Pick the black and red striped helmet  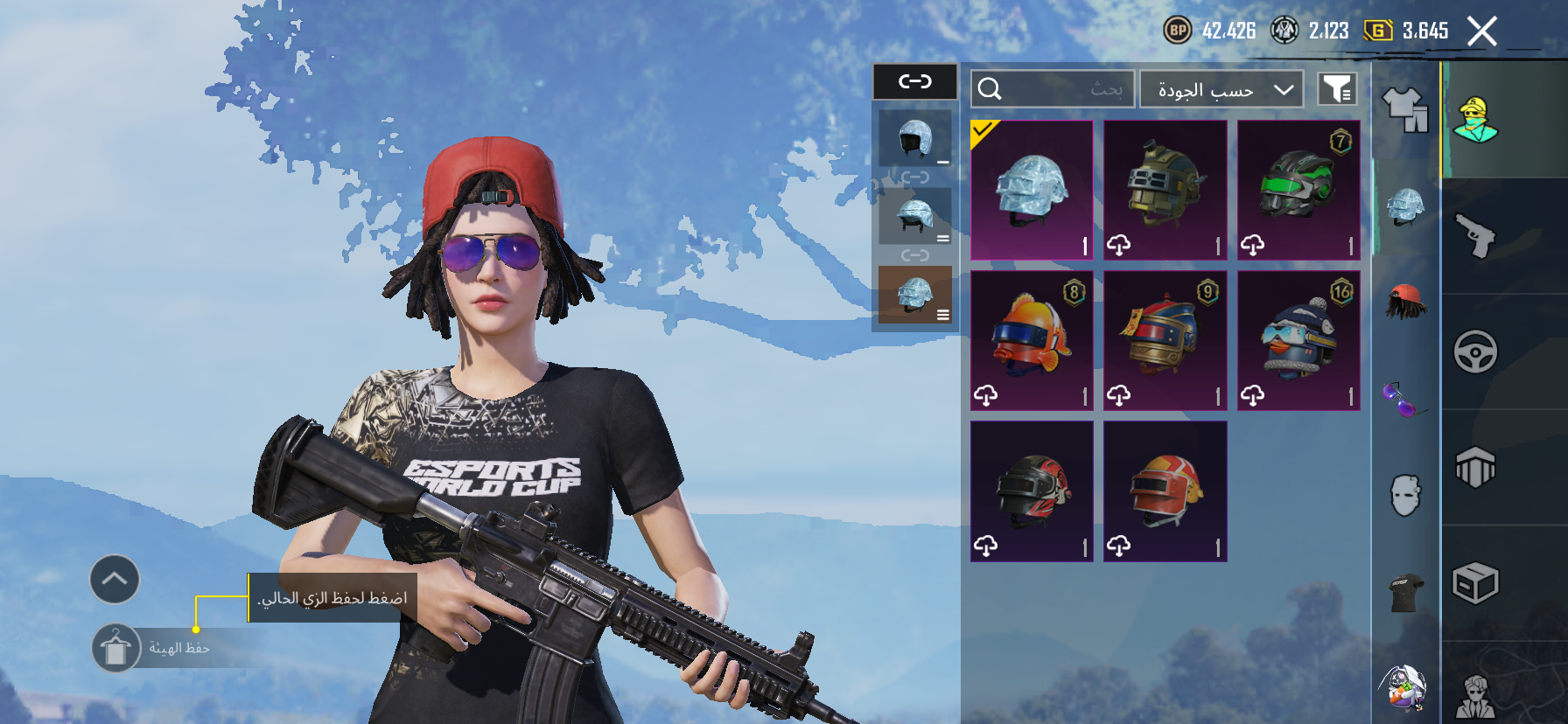coord(1032,491)
